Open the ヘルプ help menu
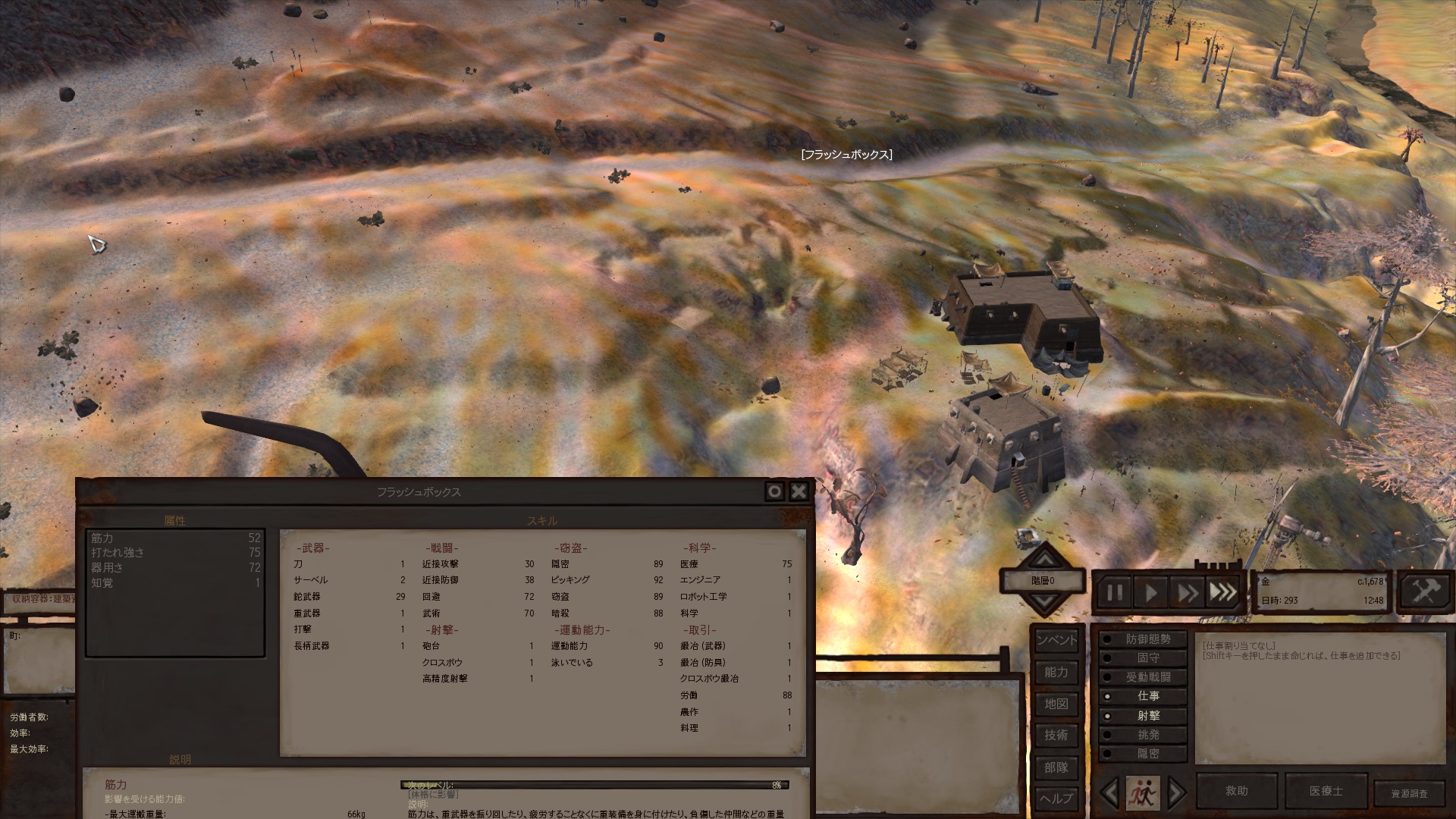 [1056, 799]
